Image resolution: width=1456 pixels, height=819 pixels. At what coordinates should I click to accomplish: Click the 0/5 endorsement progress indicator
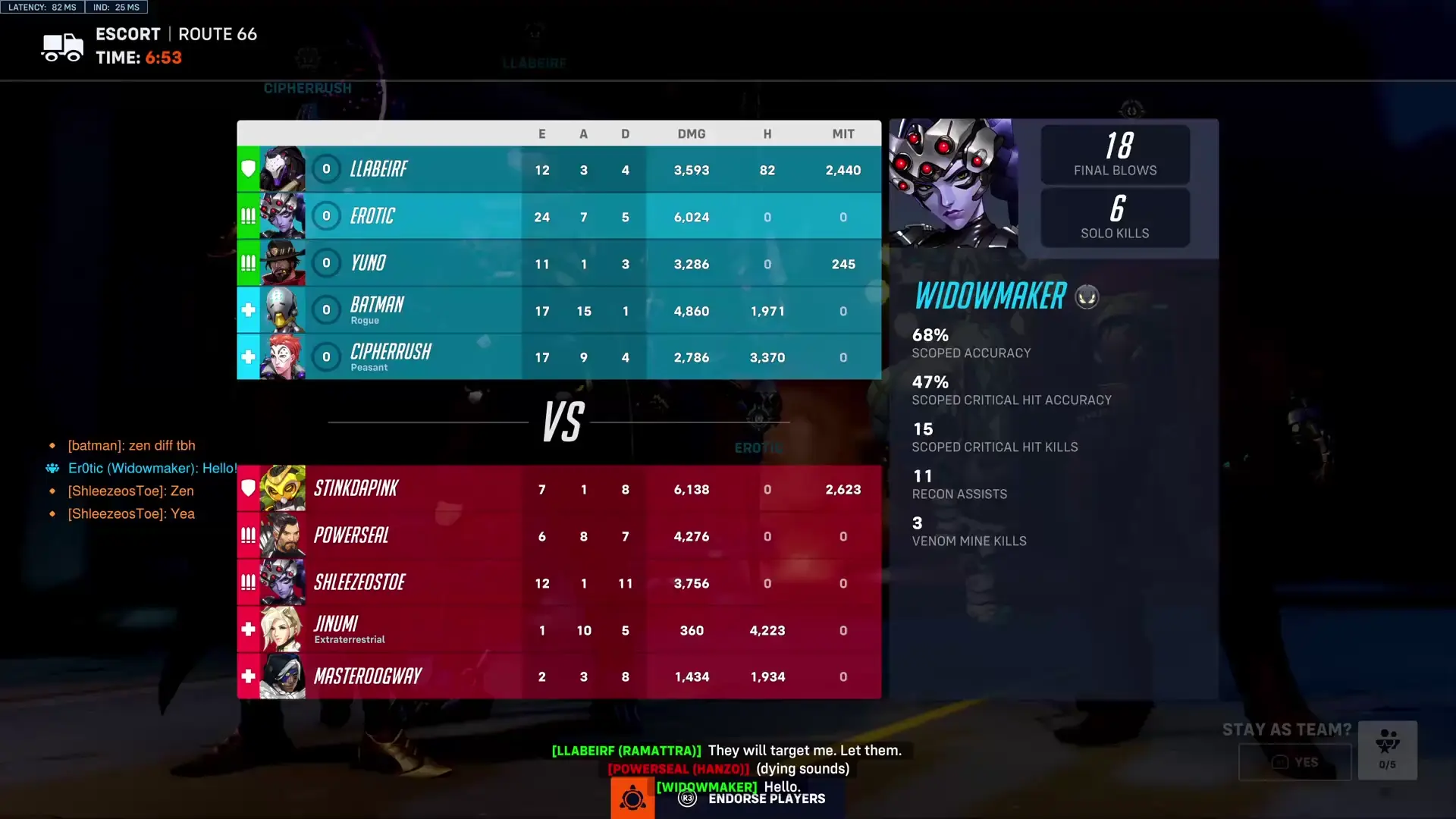coord(1389,765)
